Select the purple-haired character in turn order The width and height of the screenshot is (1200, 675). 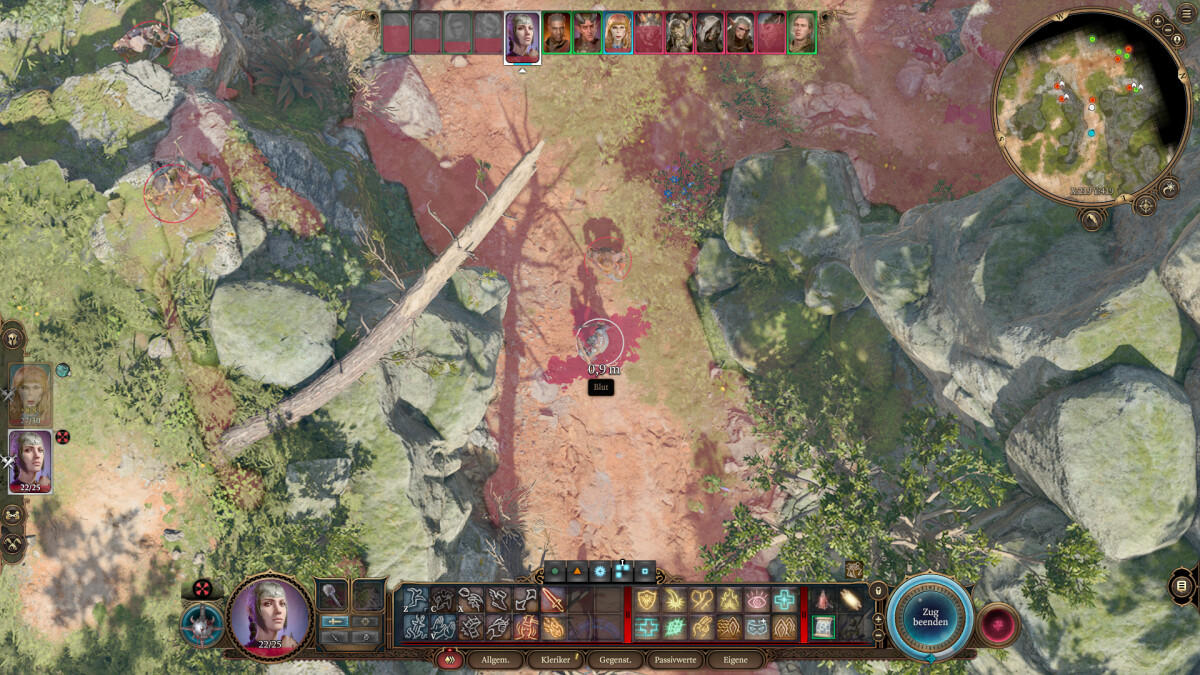coord(522,36)
